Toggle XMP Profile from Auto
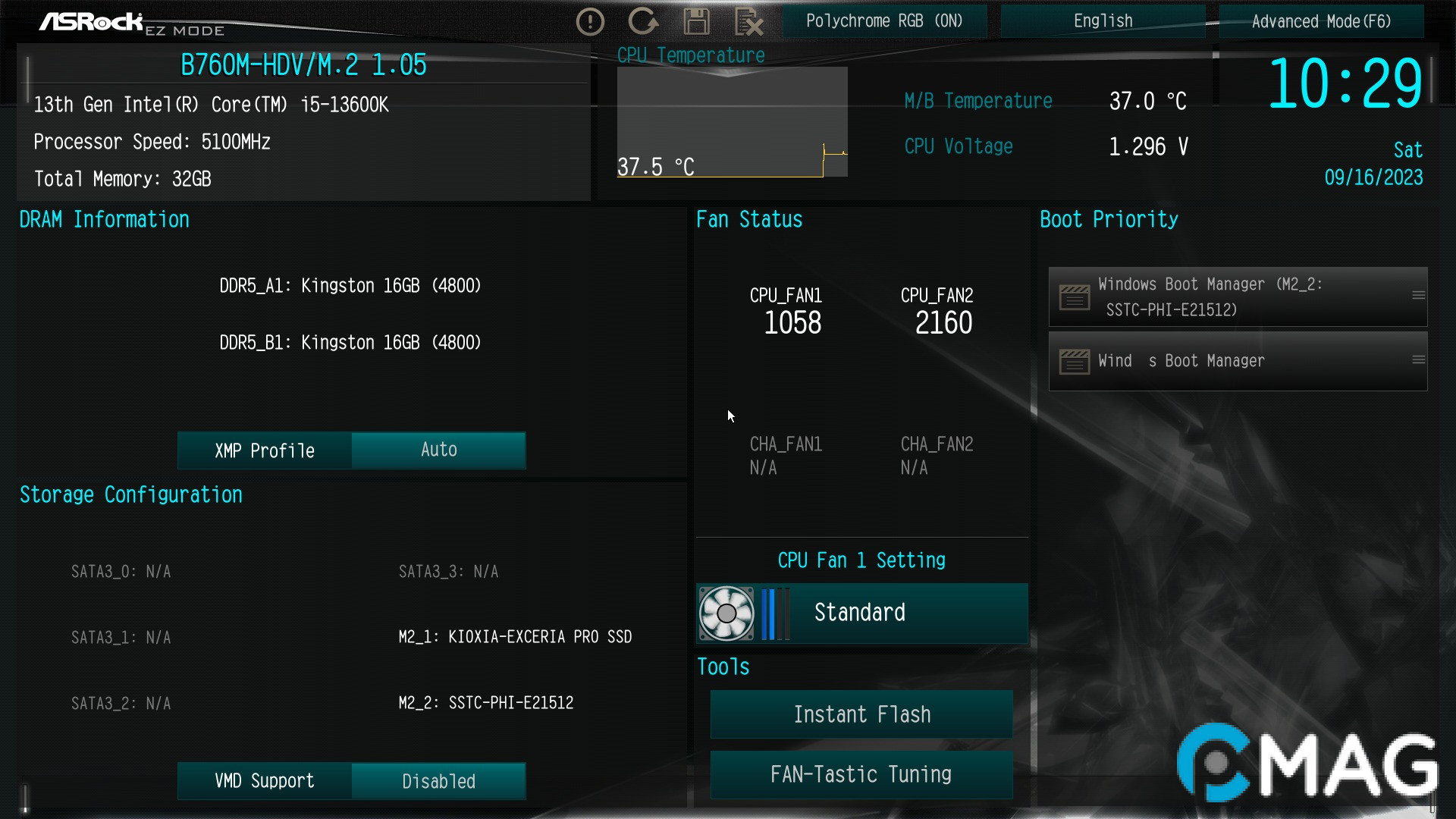 [438, 450]
